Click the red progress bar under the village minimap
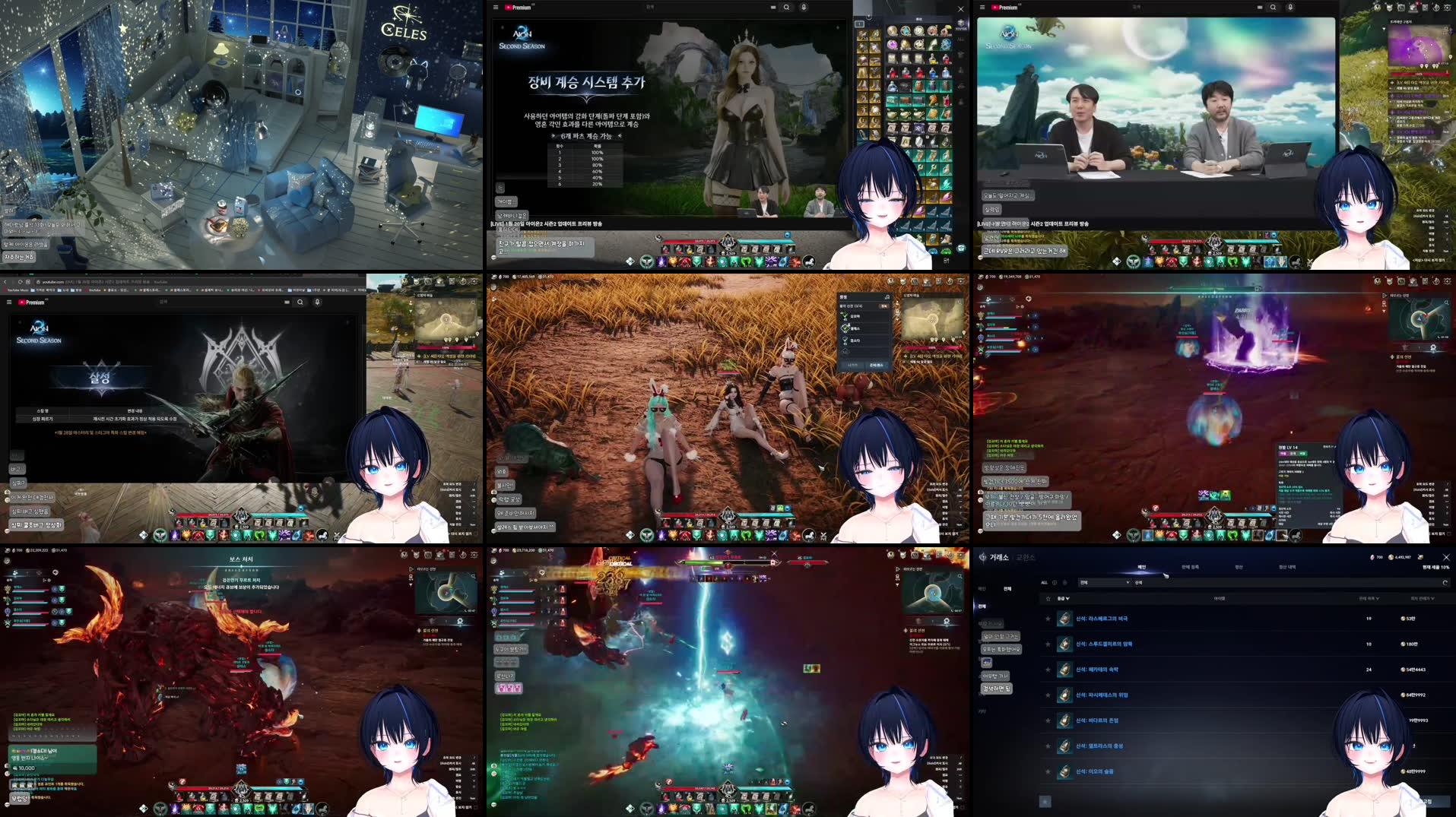 pyautogui.click(x=932, y=347)
